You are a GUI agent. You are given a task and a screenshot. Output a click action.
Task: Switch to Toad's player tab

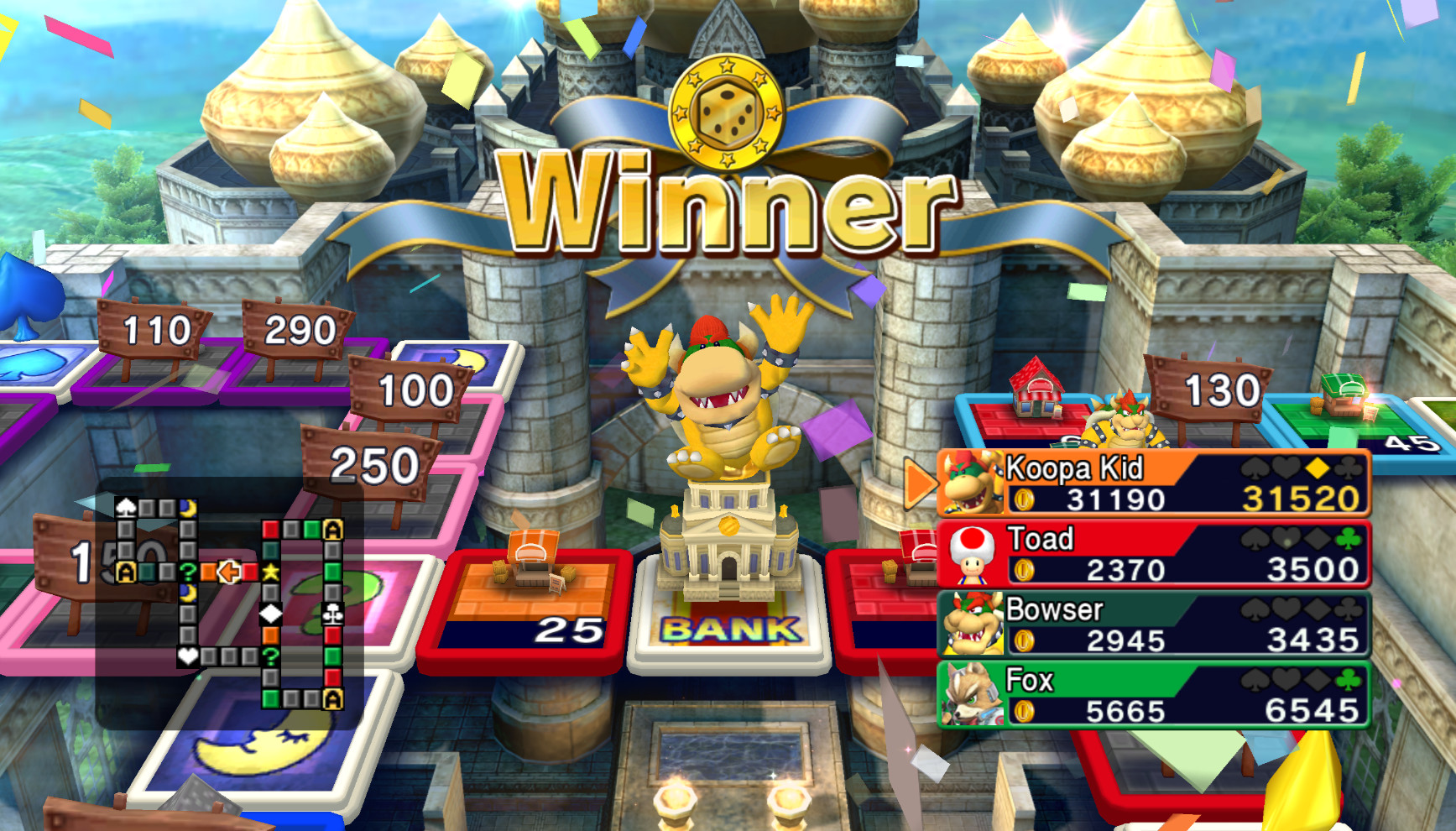click(1158, 554)
